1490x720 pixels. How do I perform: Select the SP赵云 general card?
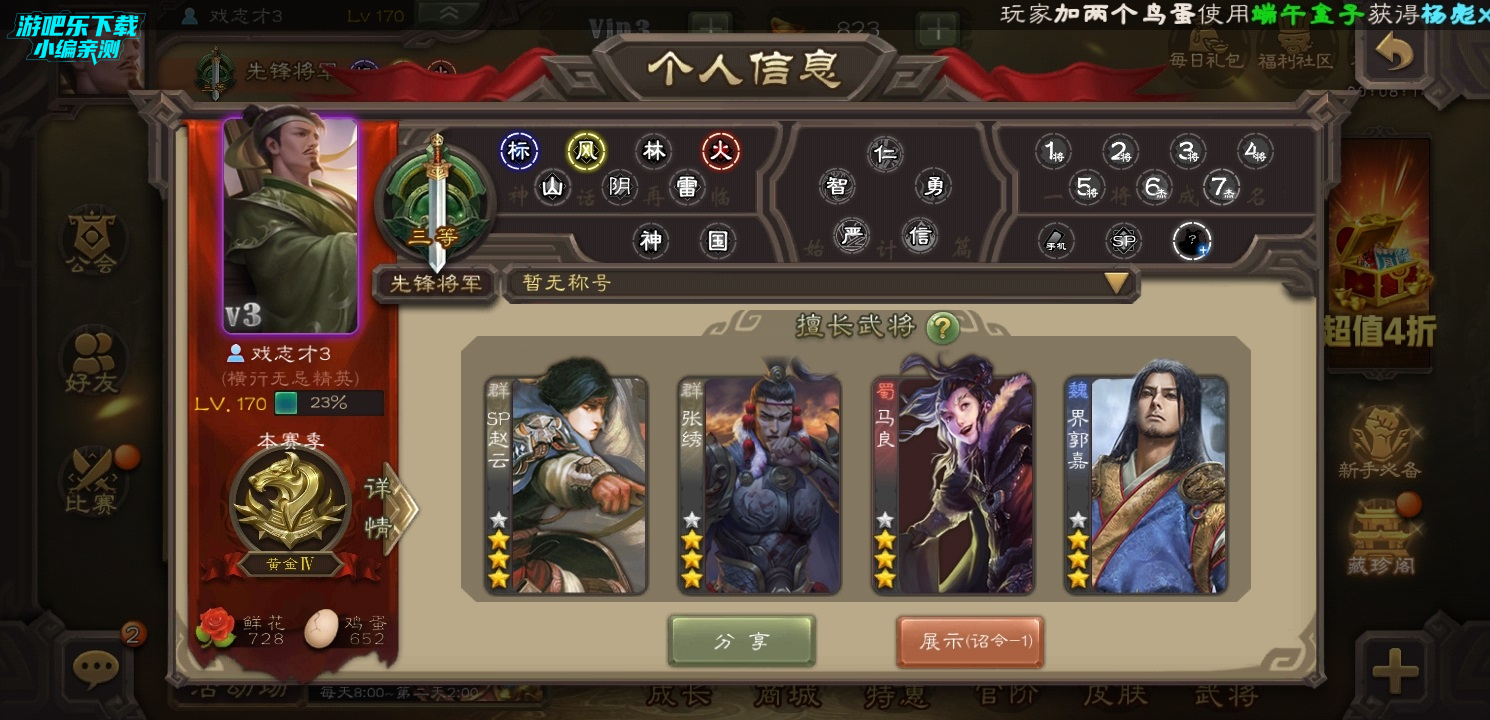(x=566, y=485)
